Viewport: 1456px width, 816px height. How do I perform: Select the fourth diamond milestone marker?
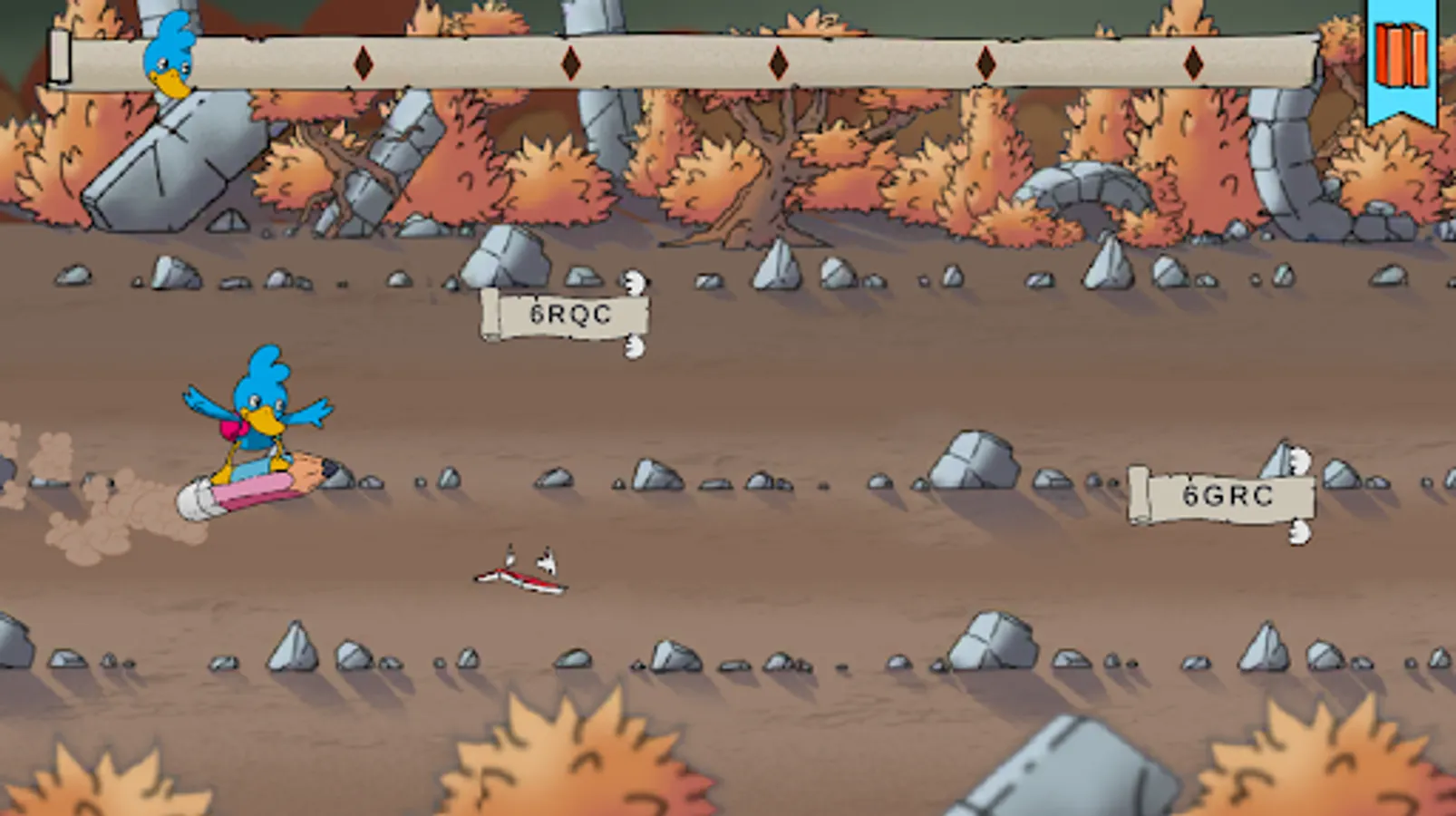click(x=986, y=64)
